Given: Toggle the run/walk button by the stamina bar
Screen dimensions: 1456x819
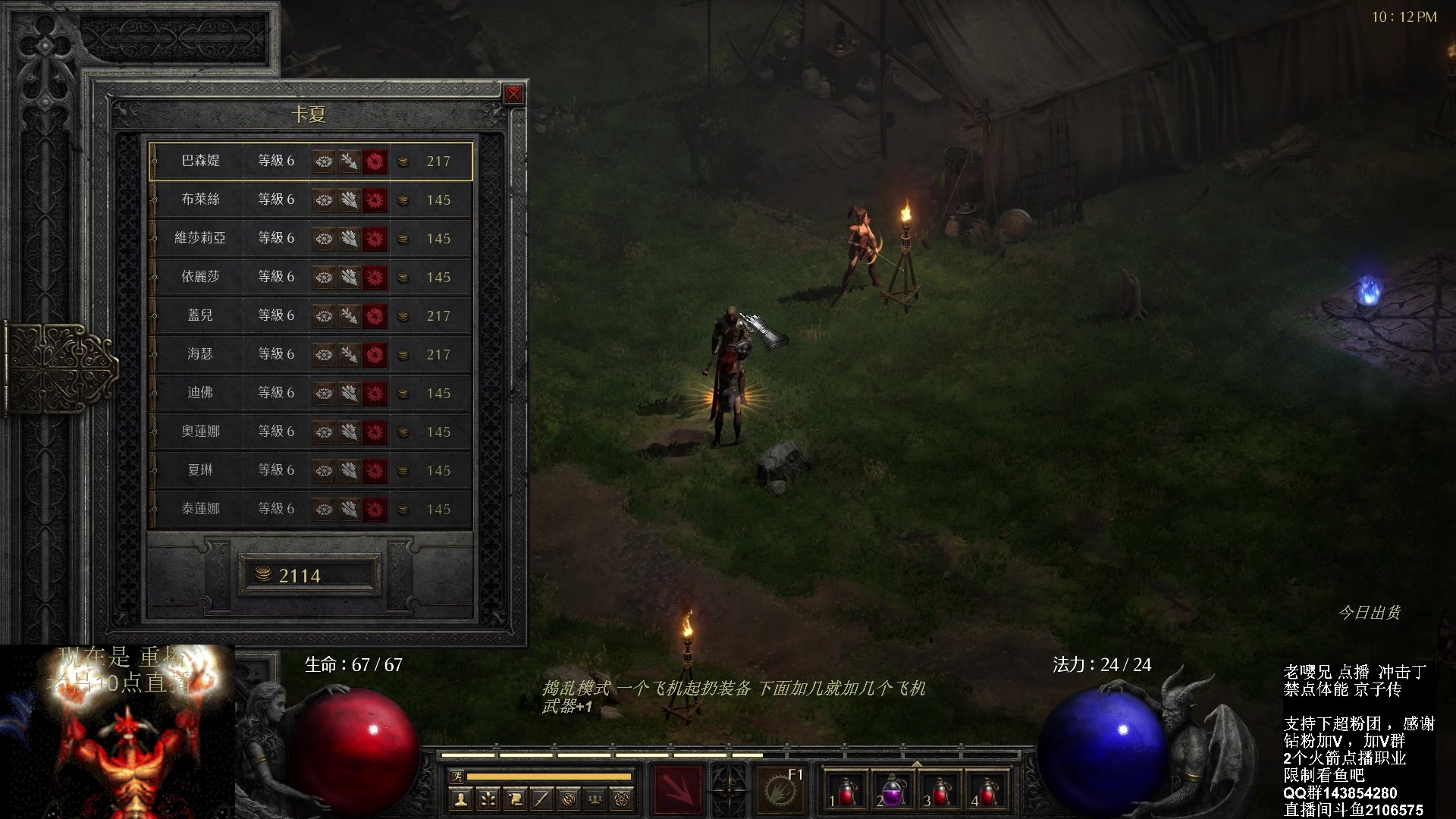Looking at the screenshot, I should 457,776.
